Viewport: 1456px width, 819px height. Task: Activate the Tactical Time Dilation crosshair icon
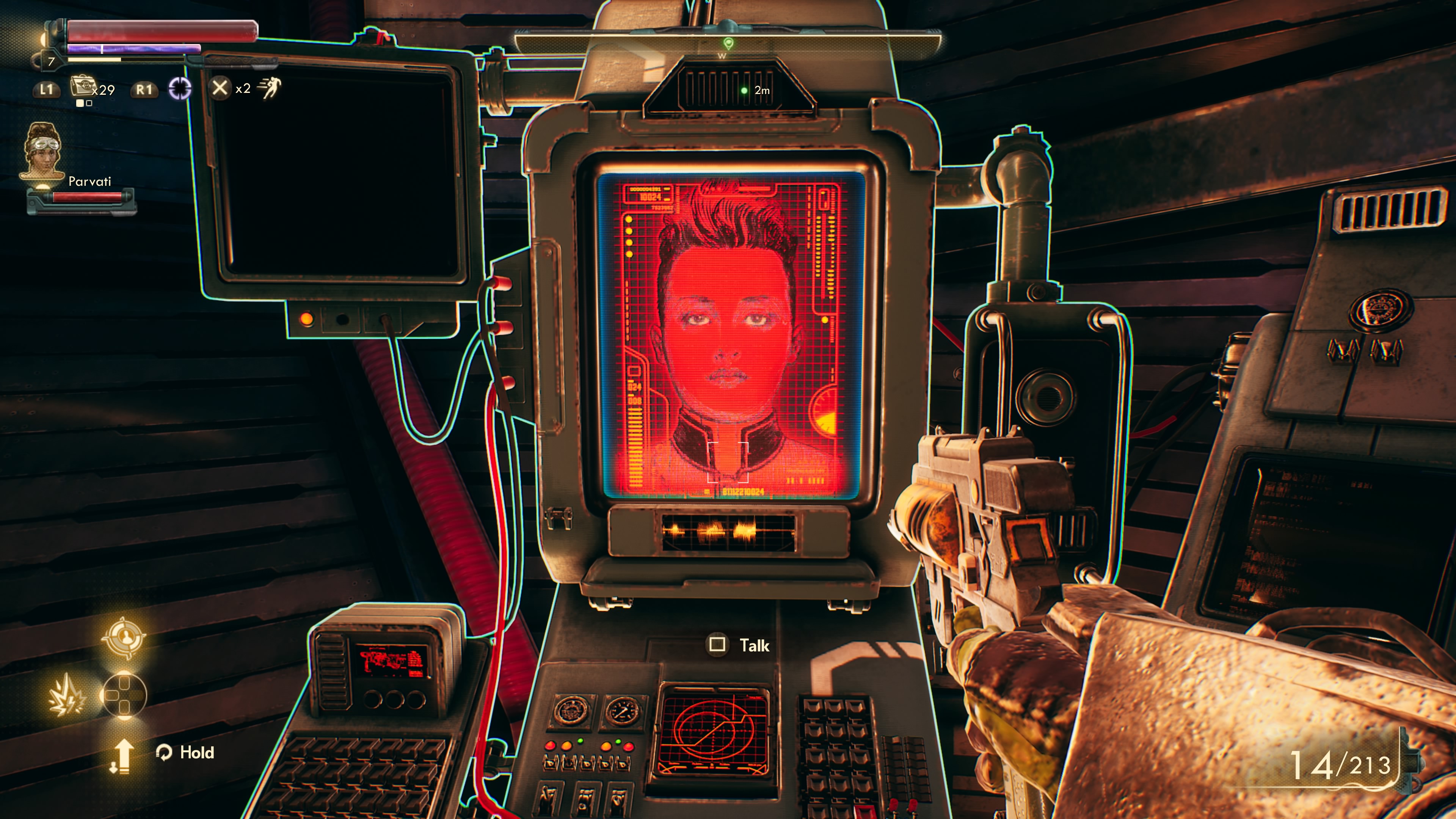click(180, 89)
